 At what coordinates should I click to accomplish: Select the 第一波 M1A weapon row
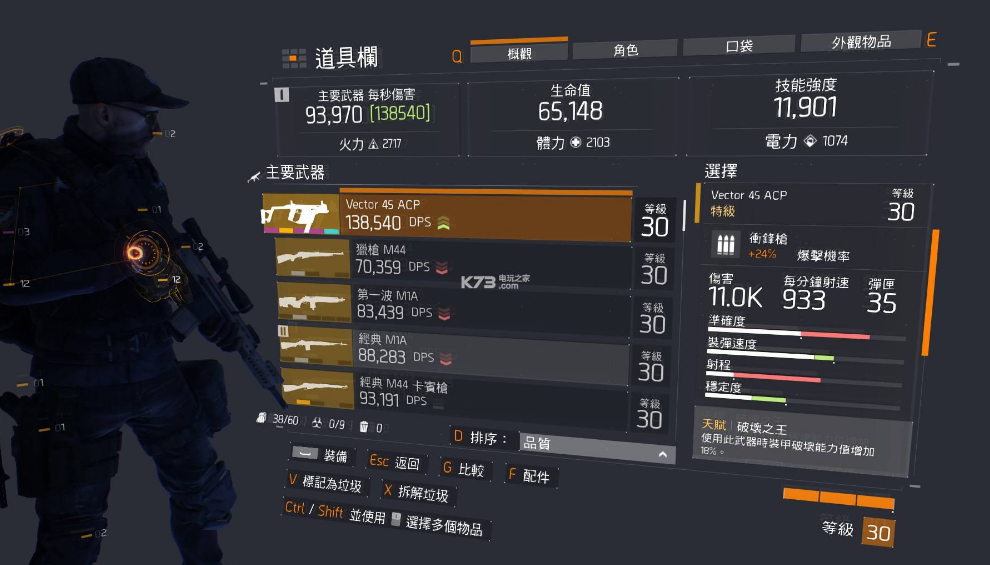tap(456, 305)
